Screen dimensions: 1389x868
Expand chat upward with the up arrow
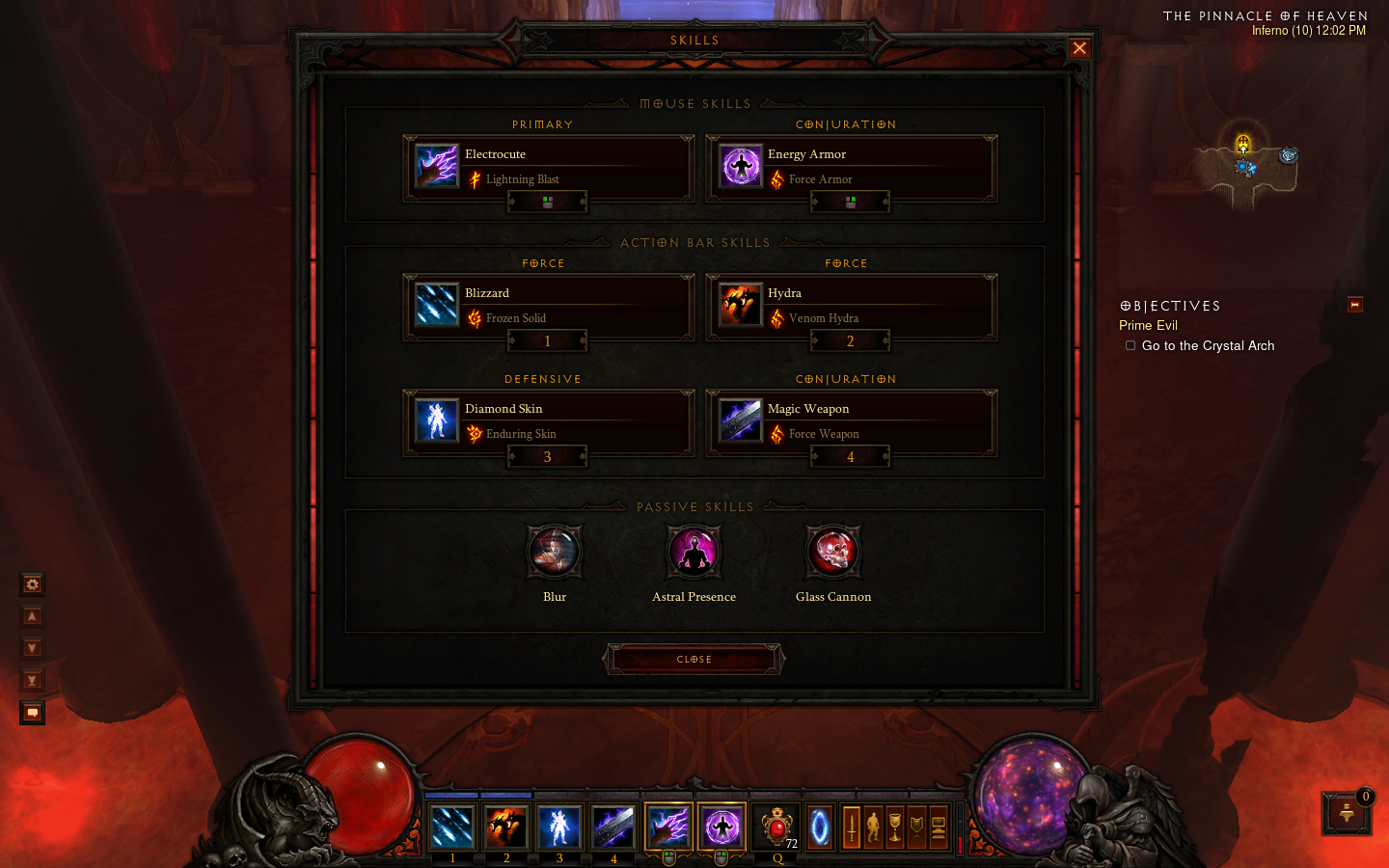click(x=32, y=615)
